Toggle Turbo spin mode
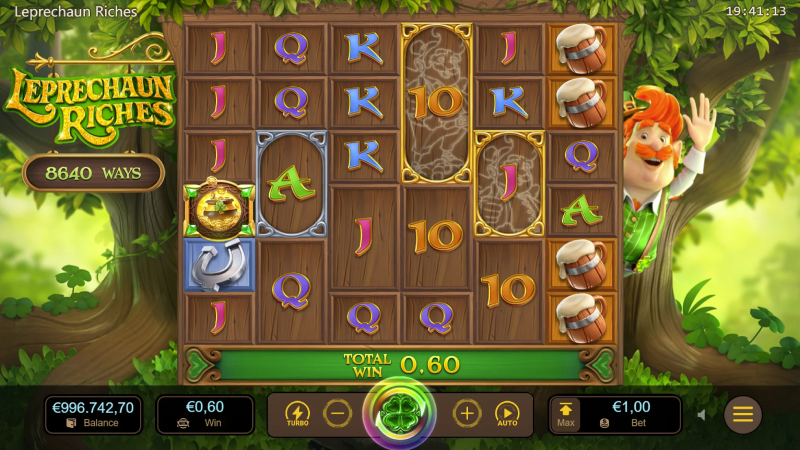 tap(297, 414)
